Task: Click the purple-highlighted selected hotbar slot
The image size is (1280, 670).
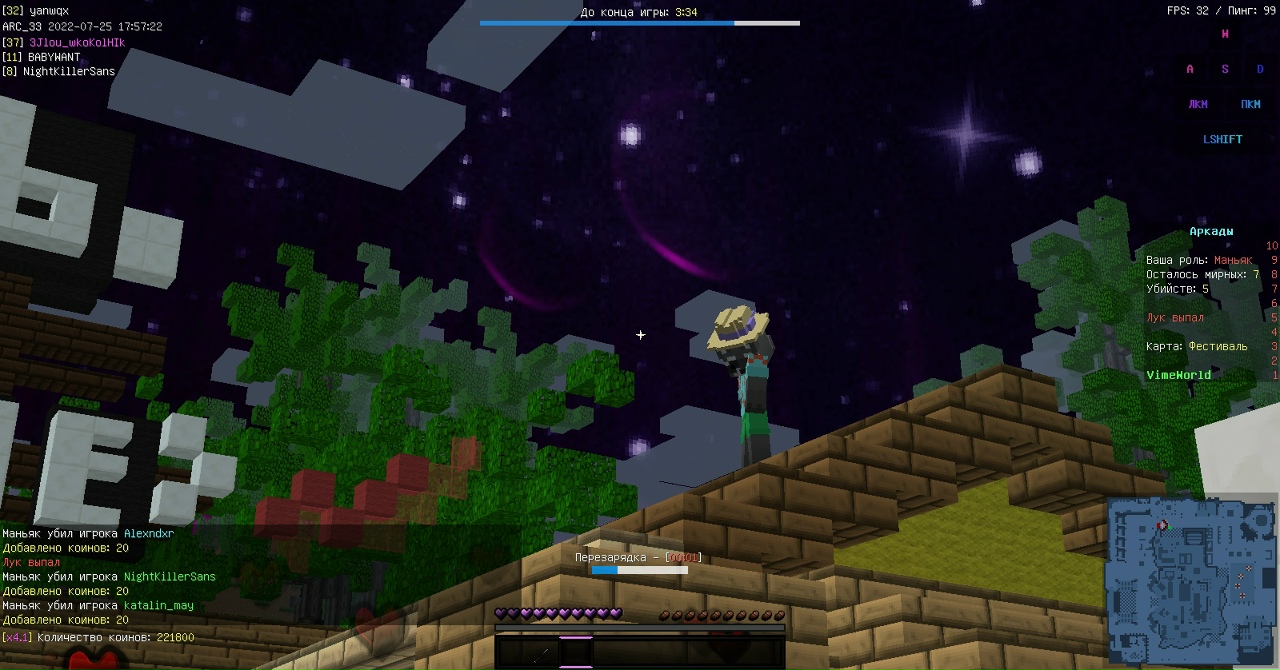Action: pyautogui.click(x=576, y=652)
